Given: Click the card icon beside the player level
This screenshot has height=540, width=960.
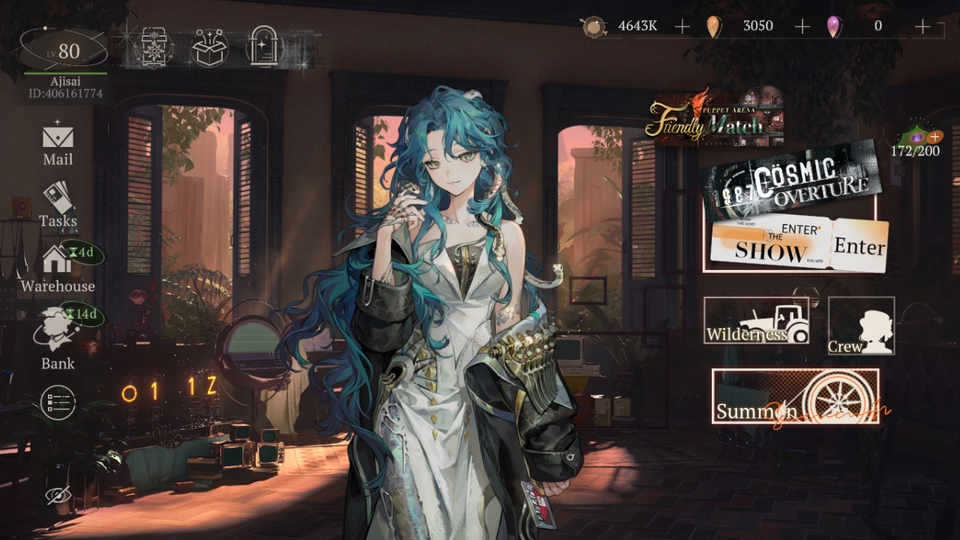Looking at the screenshot, I should 153,47.
